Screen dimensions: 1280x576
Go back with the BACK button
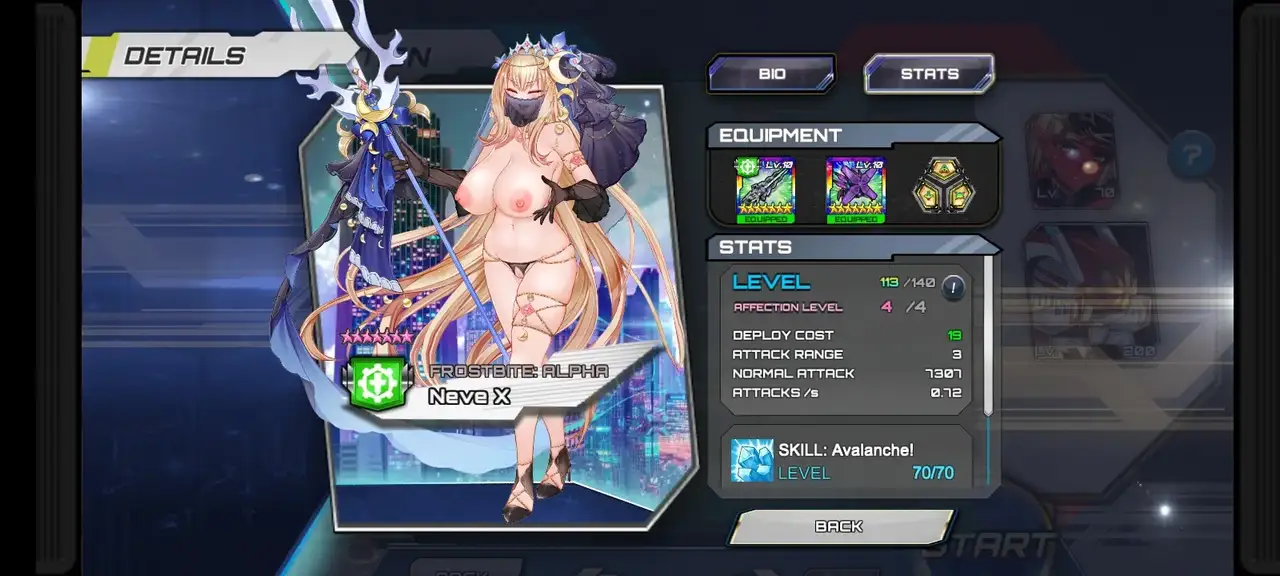[839, 526]
